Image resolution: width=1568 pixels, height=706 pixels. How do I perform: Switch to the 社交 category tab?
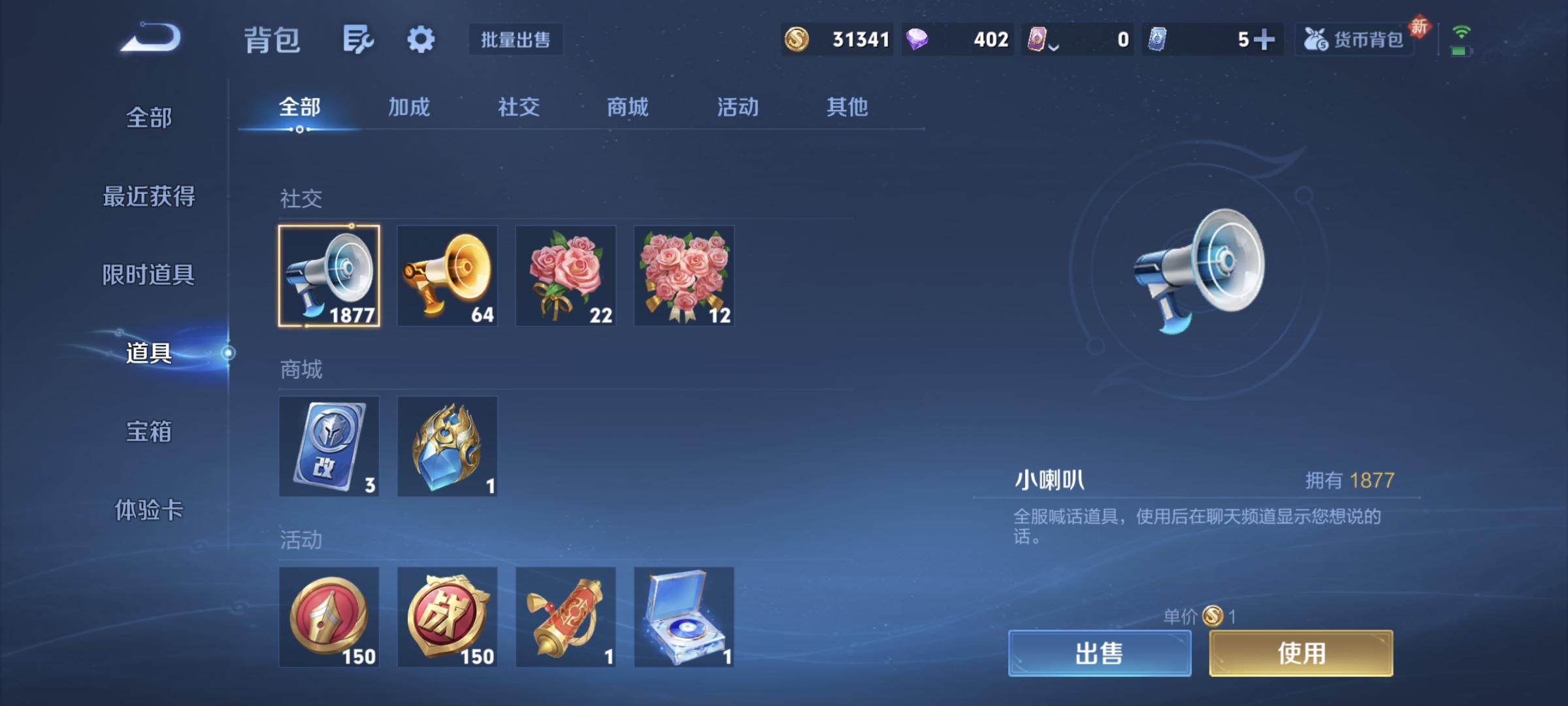(518, 108)
